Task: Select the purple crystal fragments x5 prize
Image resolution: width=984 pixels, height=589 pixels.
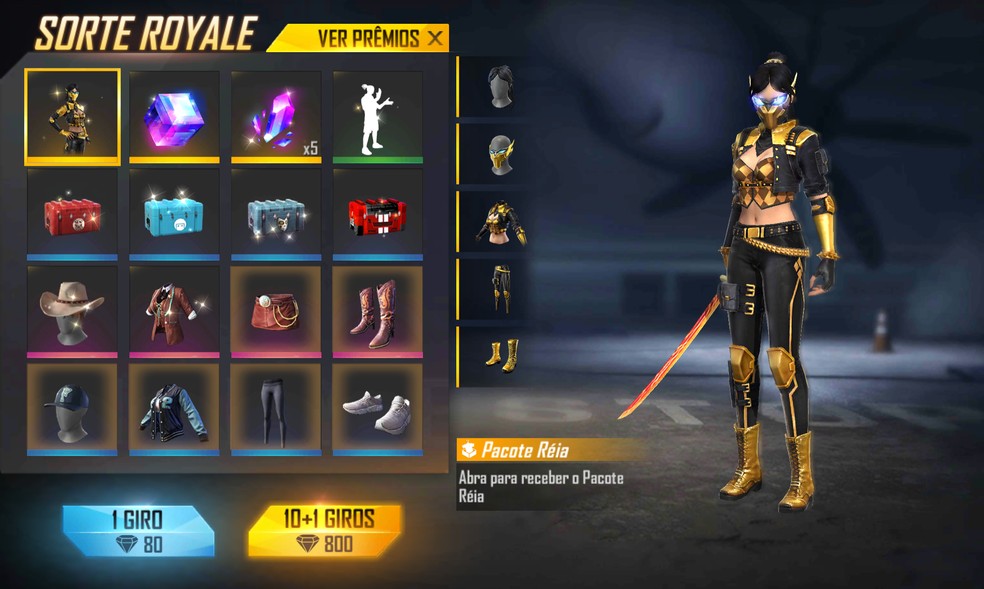Action: (276, 116)
